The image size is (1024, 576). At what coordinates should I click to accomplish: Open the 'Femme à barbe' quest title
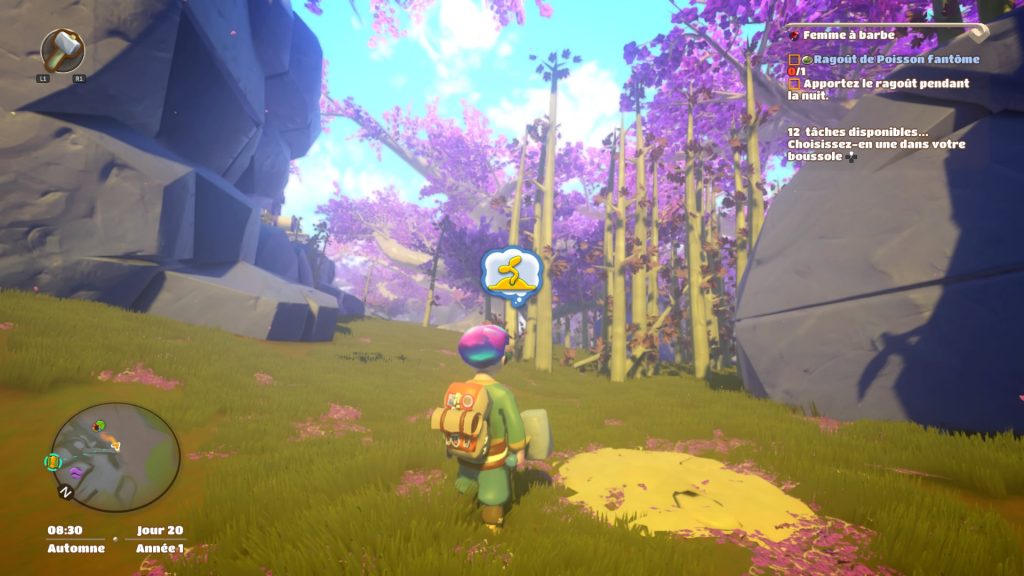coord(848,35)
